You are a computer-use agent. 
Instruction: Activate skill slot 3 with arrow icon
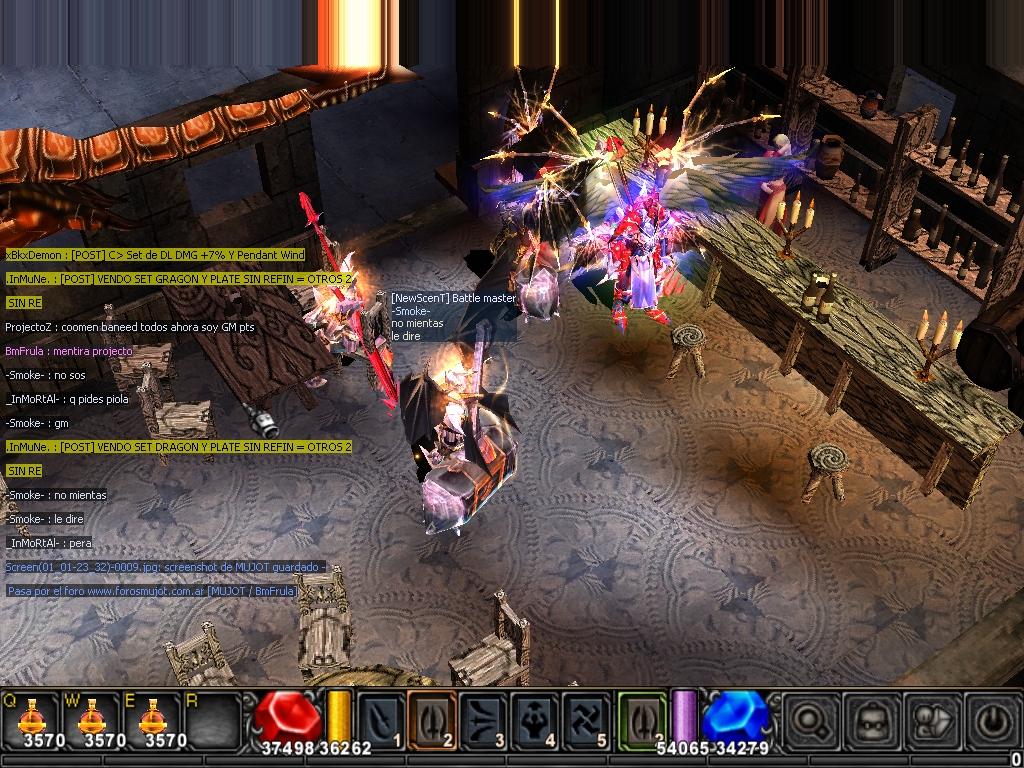[484, 719]
